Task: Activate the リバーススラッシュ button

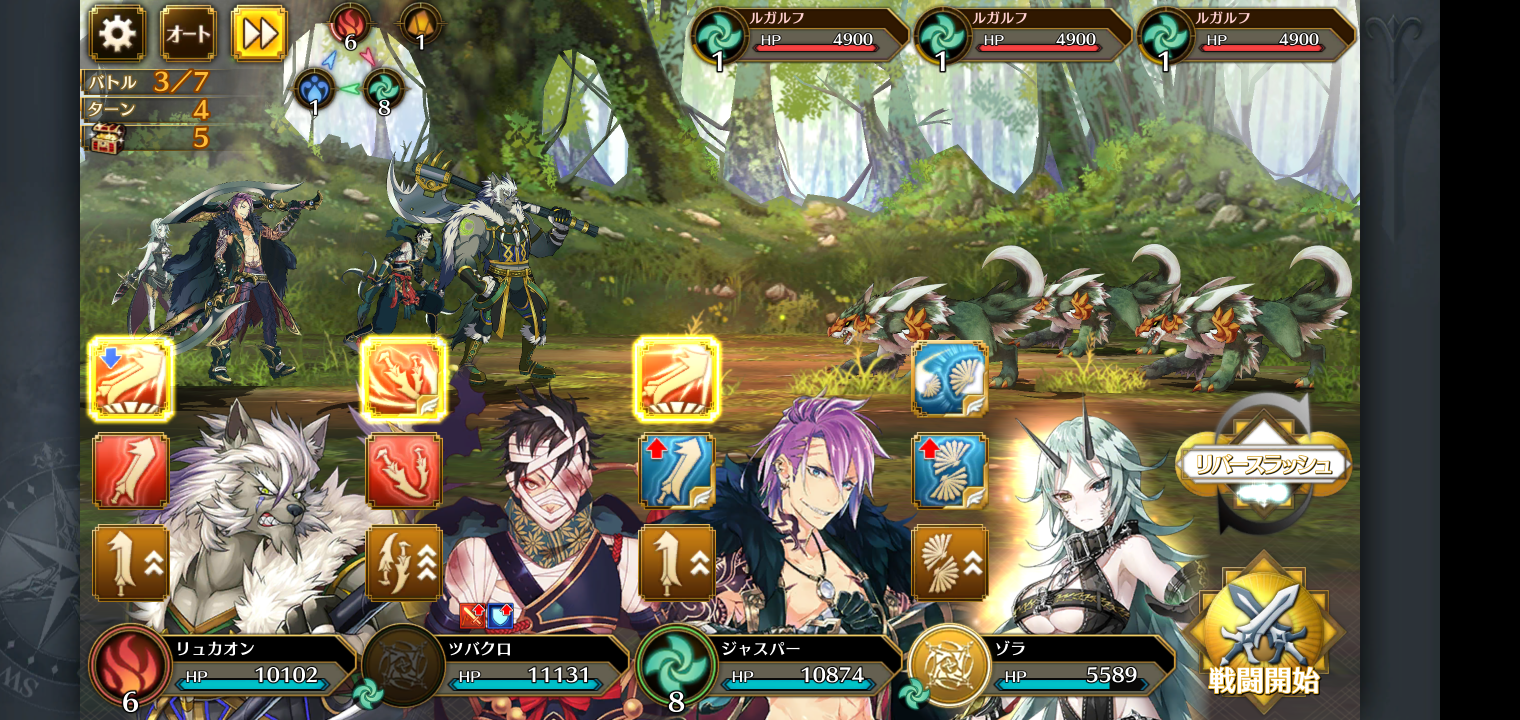Action: pyautogui.click(x=1264, y=463)
